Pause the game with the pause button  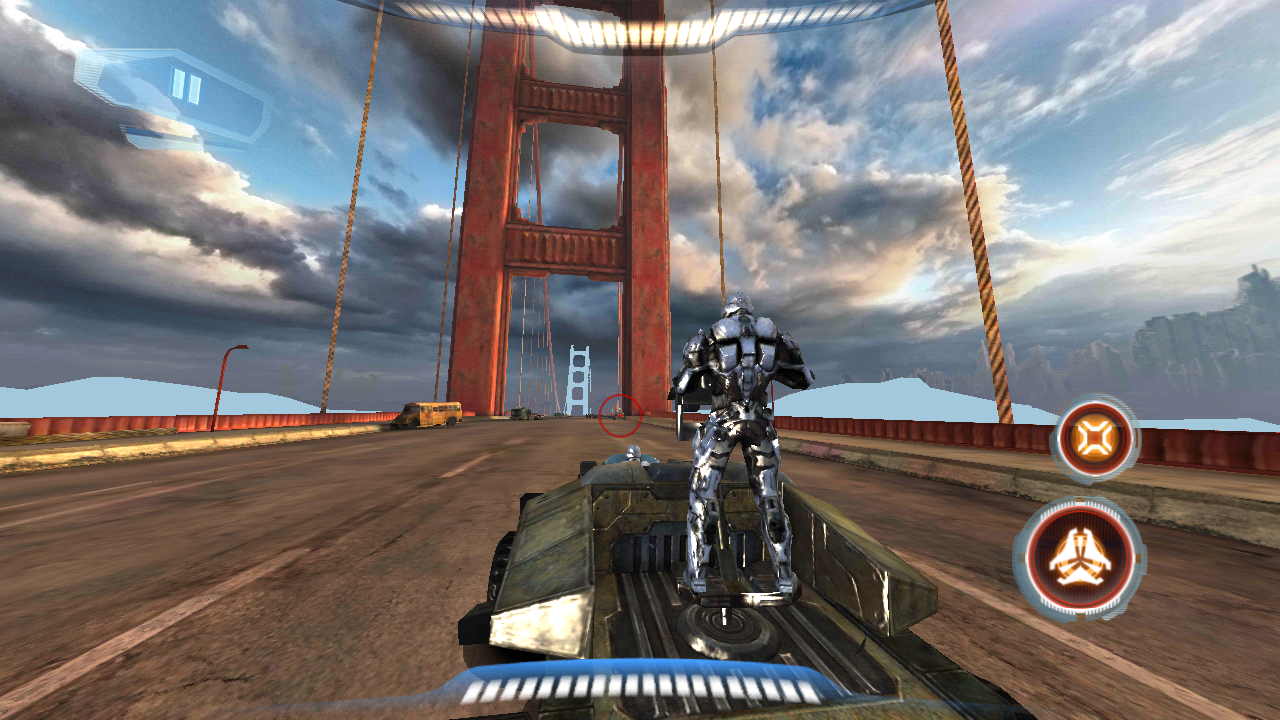[x=186, y=88]
